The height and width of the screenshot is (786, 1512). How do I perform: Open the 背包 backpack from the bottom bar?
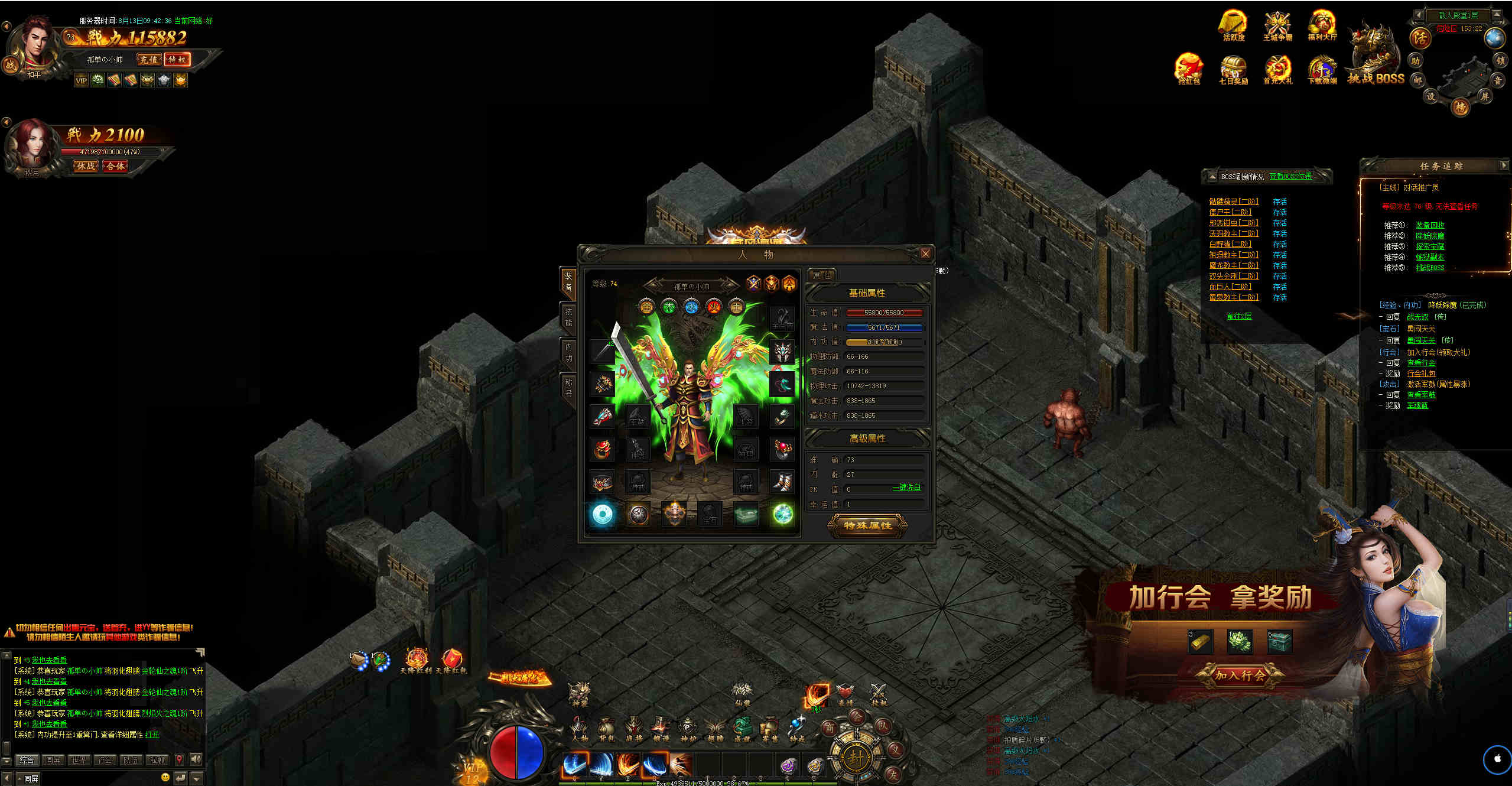point(606,728)
